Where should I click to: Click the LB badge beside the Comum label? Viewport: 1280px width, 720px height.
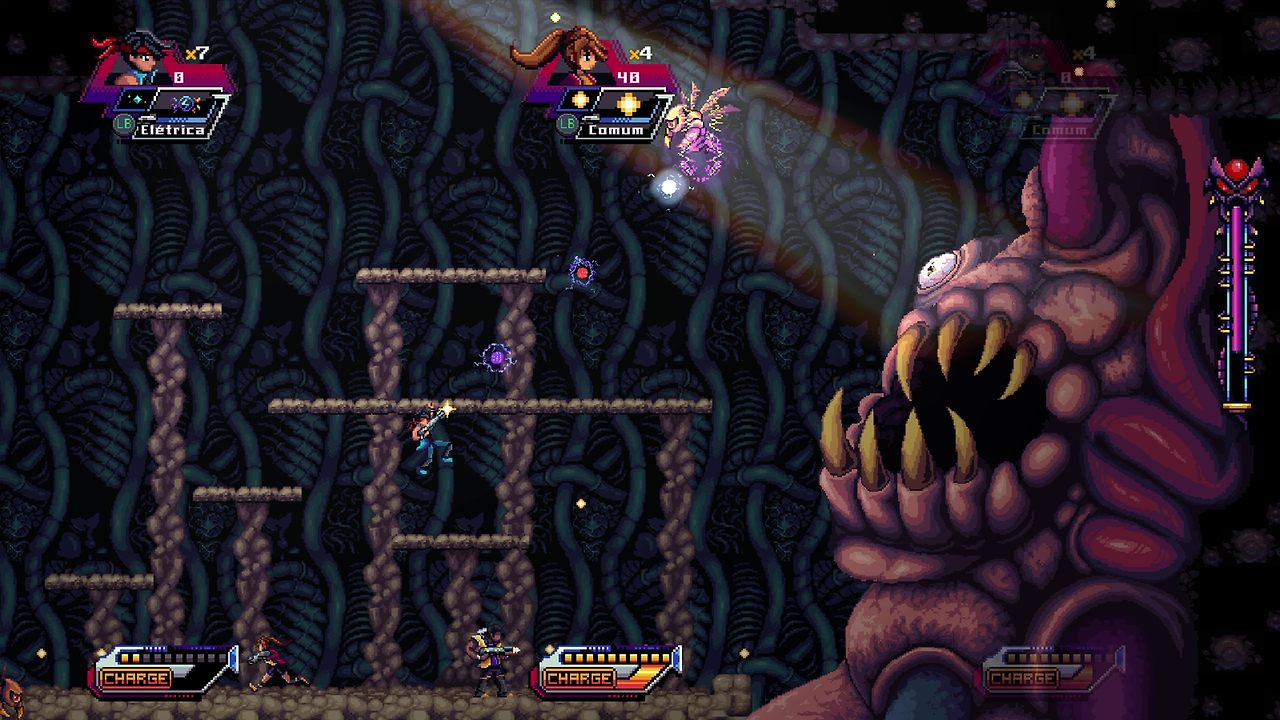[566, 124]
